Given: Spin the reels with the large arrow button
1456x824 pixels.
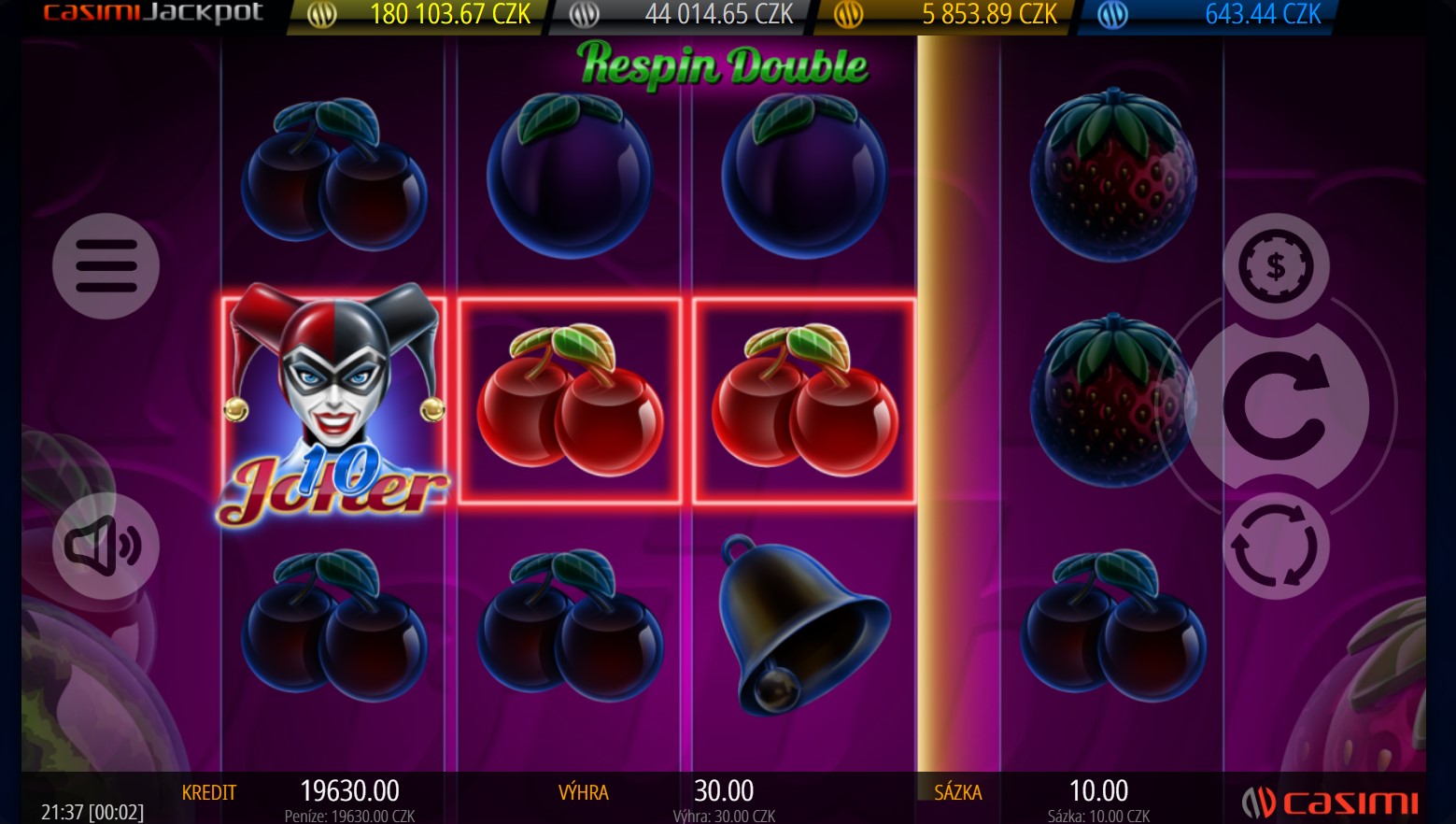Looking at the screenshot, I should pos(1276,405).
